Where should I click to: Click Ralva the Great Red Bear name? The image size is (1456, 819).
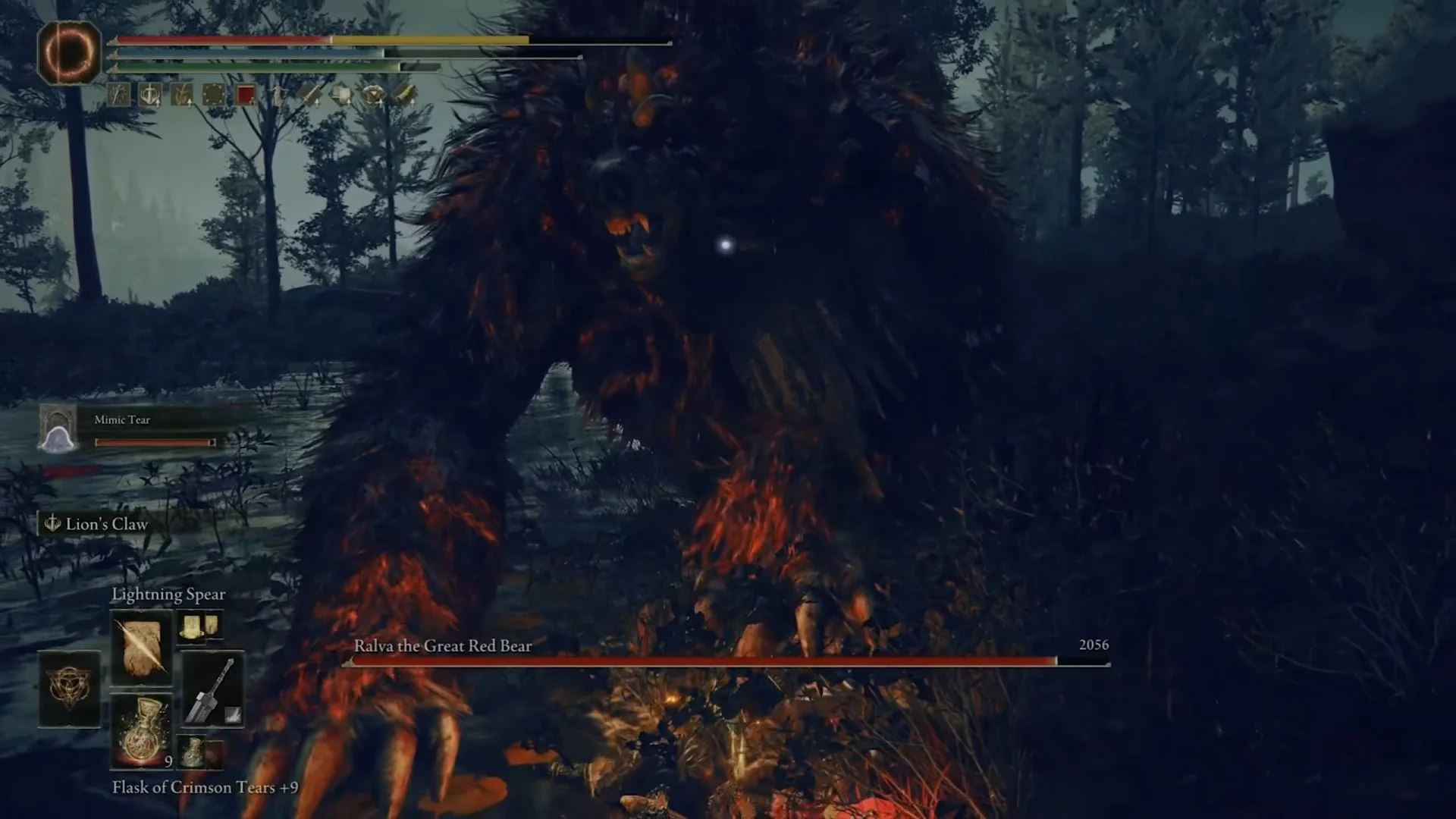(x=443, y=647)
